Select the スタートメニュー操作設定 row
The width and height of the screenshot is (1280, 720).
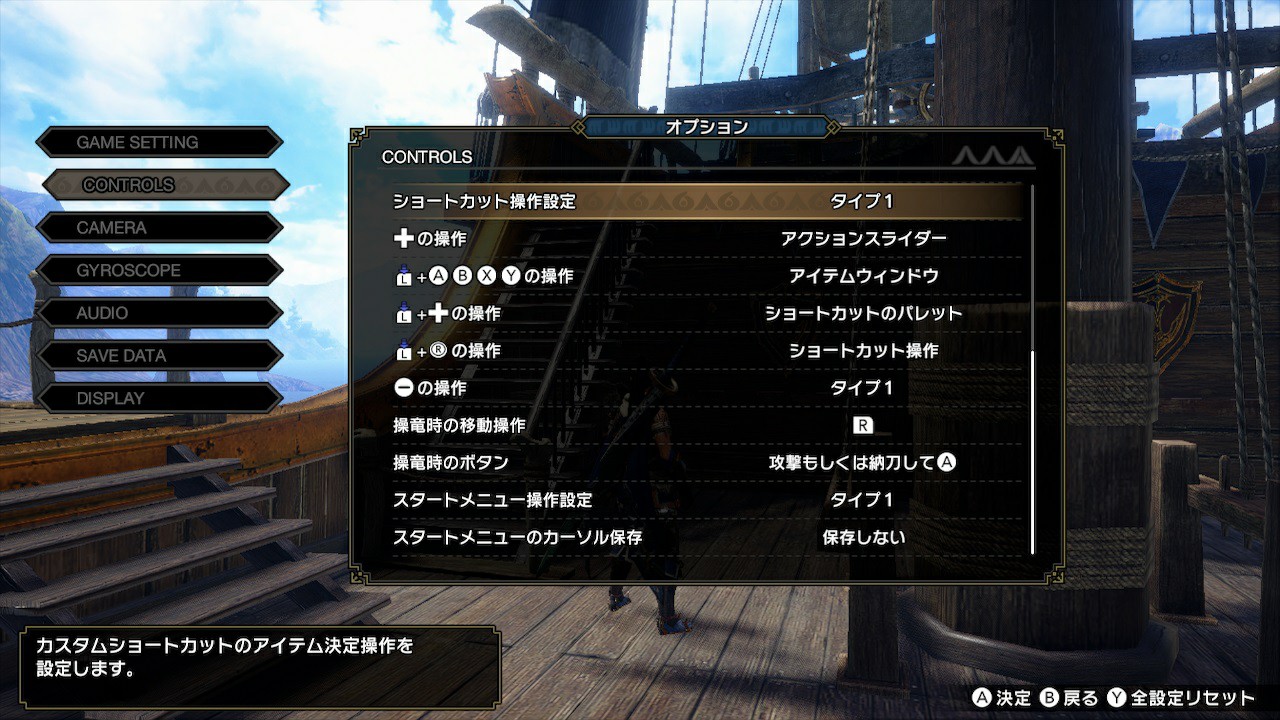pos(706,500)
